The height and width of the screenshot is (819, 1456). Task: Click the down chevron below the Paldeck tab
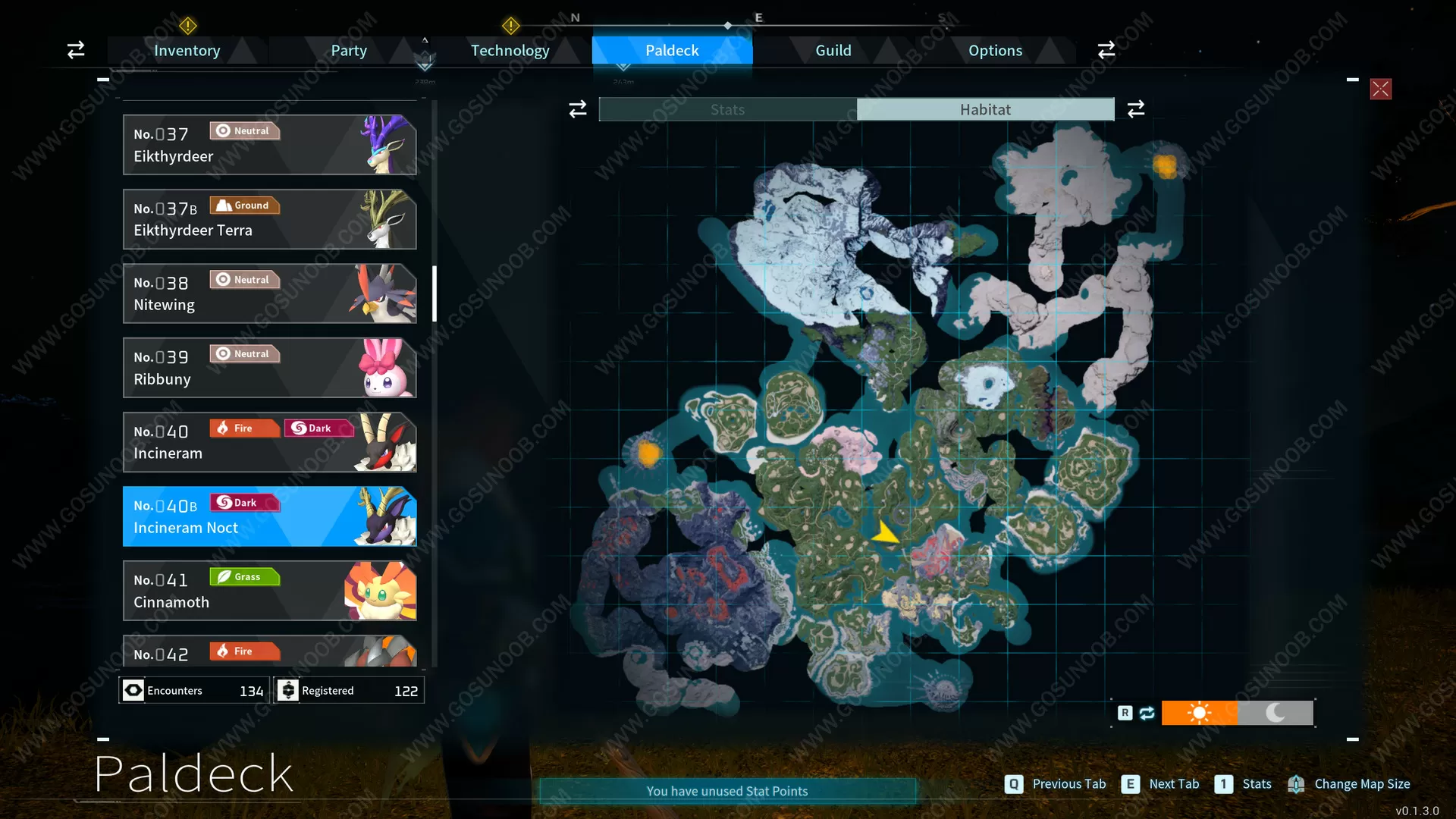click(x=623, y=68)
